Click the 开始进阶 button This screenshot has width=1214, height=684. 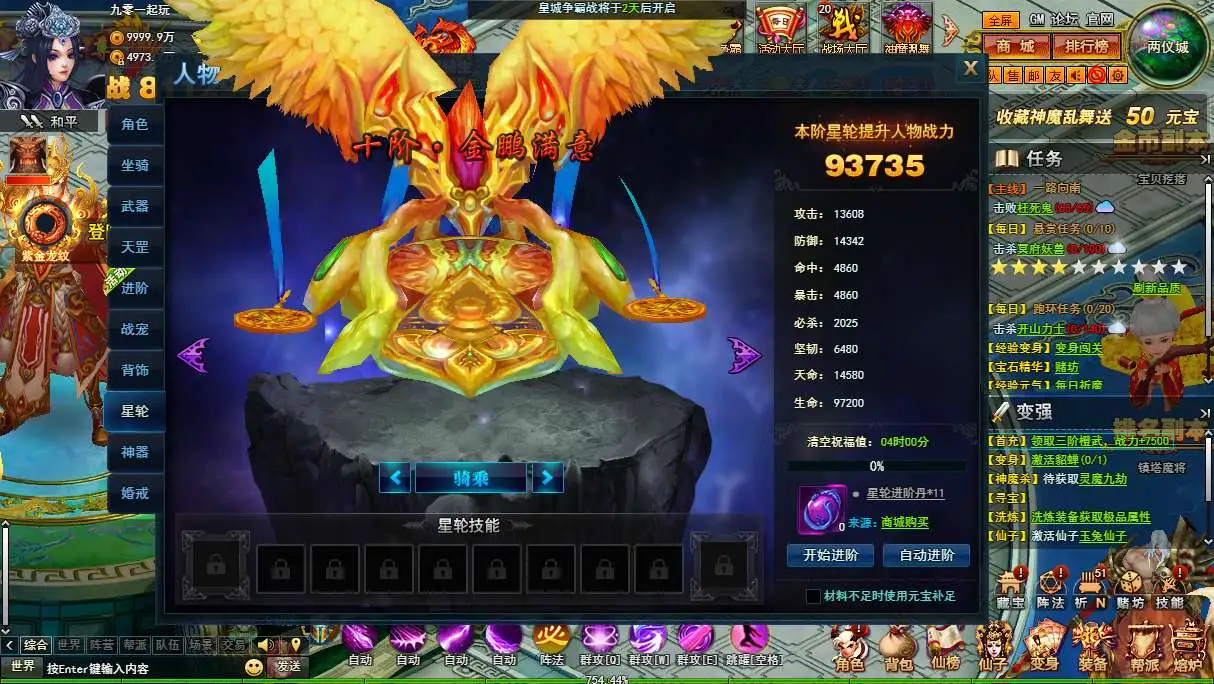click(x=830, y=555)
